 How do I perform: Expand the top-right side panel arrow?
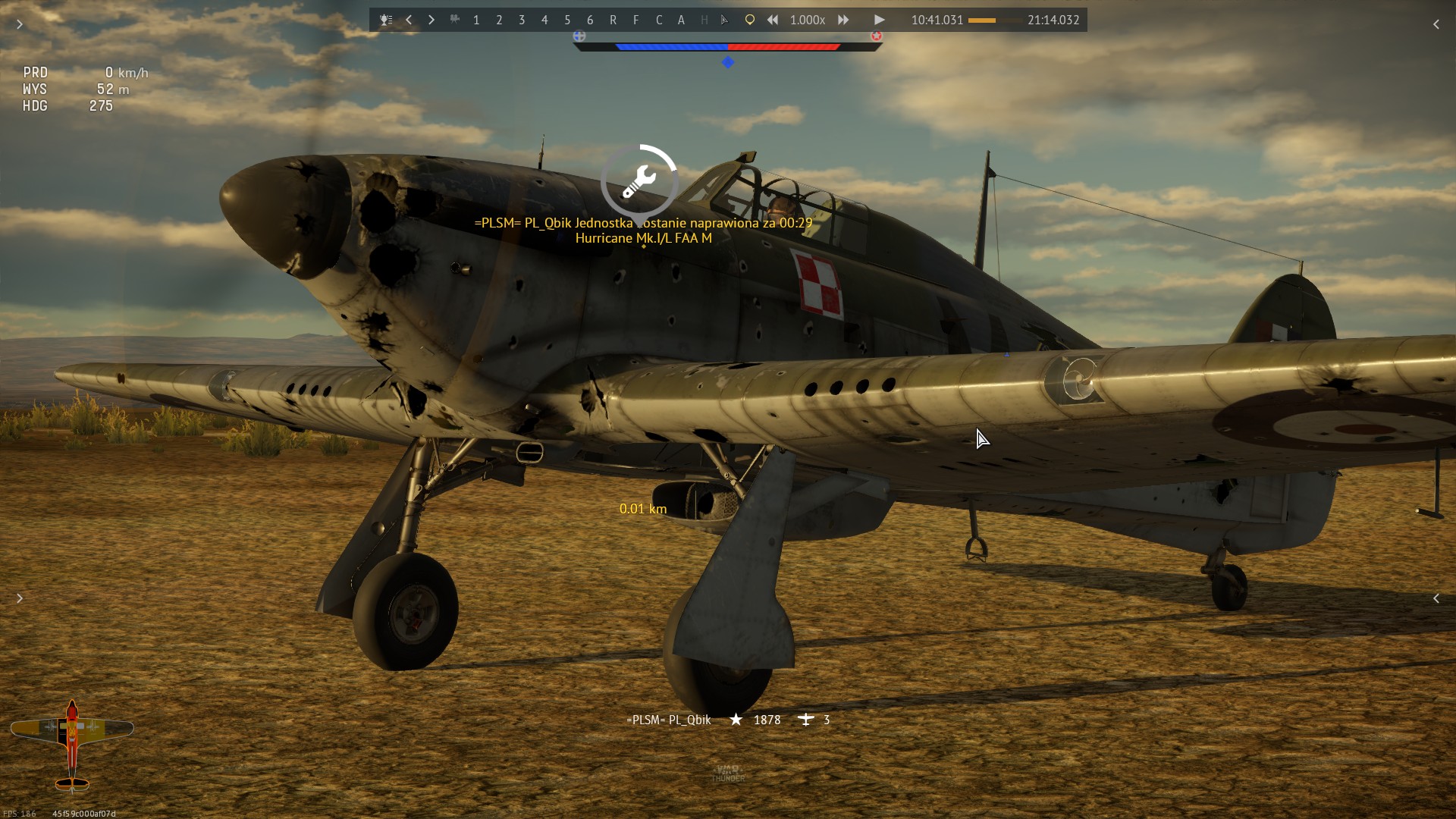[x=1436, y=24]
